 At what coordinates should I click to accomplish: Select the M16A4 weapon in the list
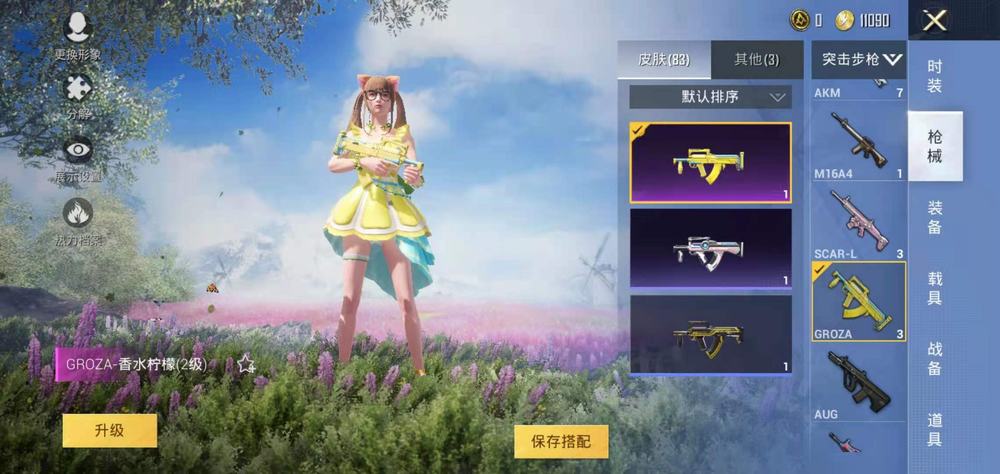pos(859,145)
